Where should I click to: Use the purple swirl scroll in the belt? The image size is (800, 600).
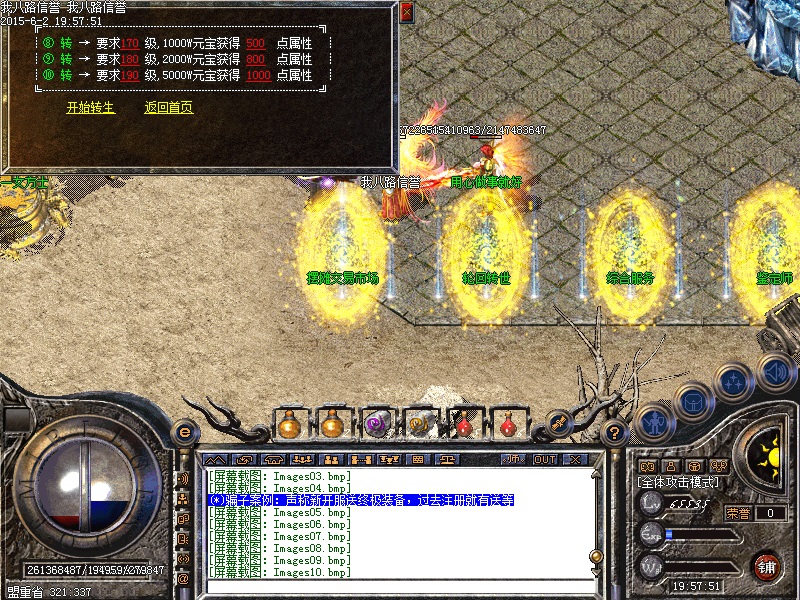[376, 423]
